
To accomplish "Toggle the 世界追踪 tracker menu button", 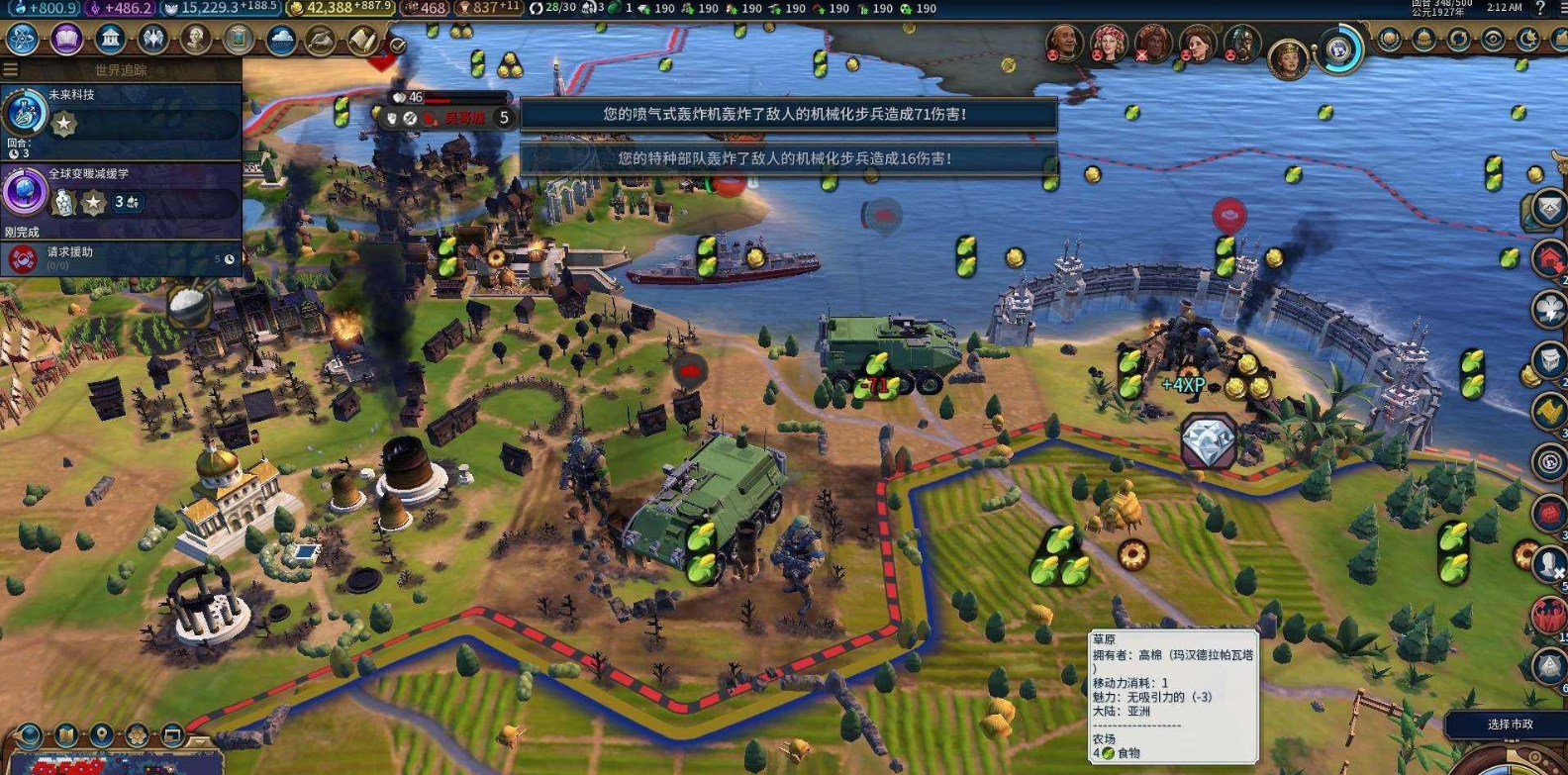I will [x=11, y=70].
